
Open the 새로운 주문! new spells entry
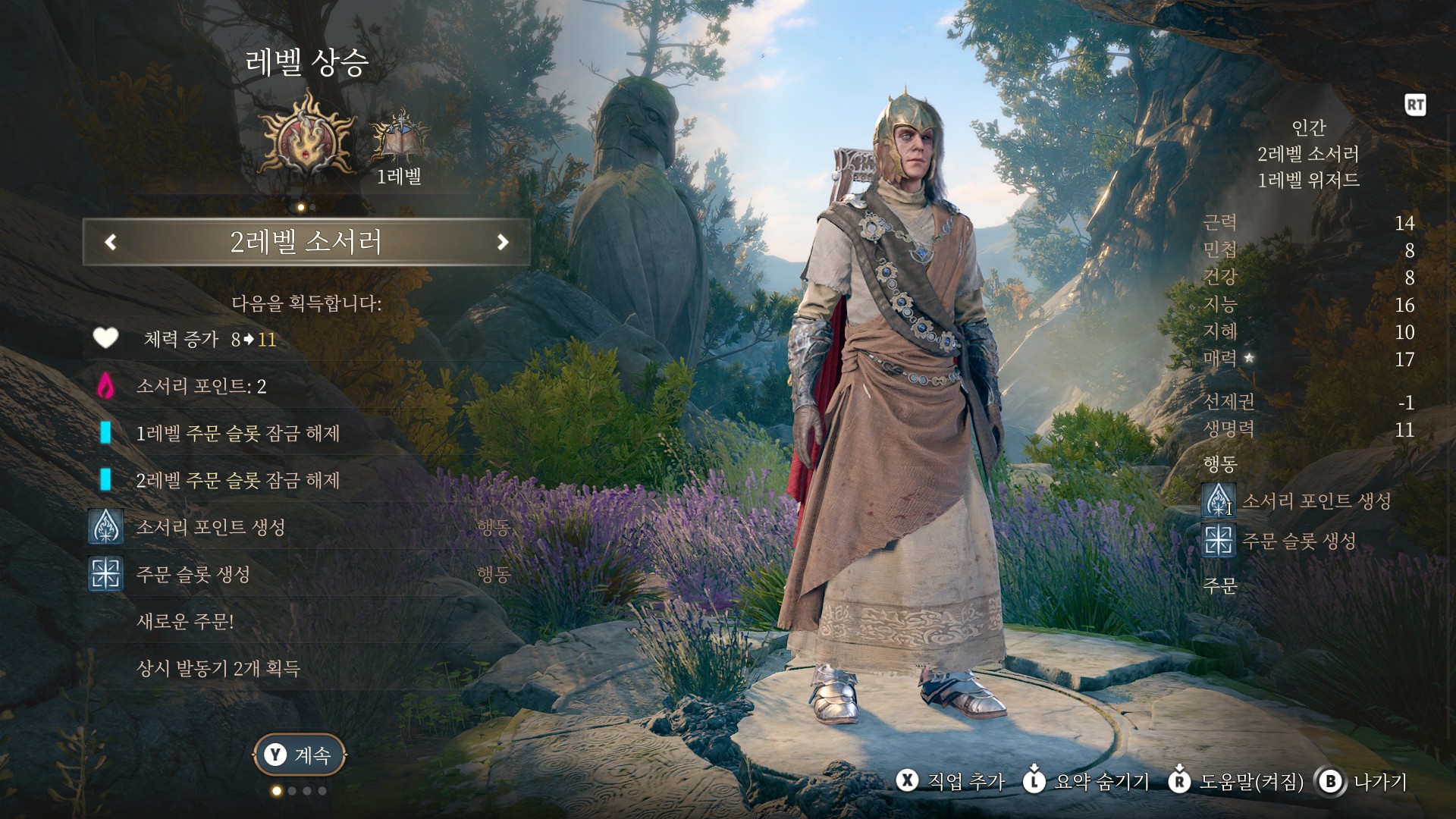[185, 622]
